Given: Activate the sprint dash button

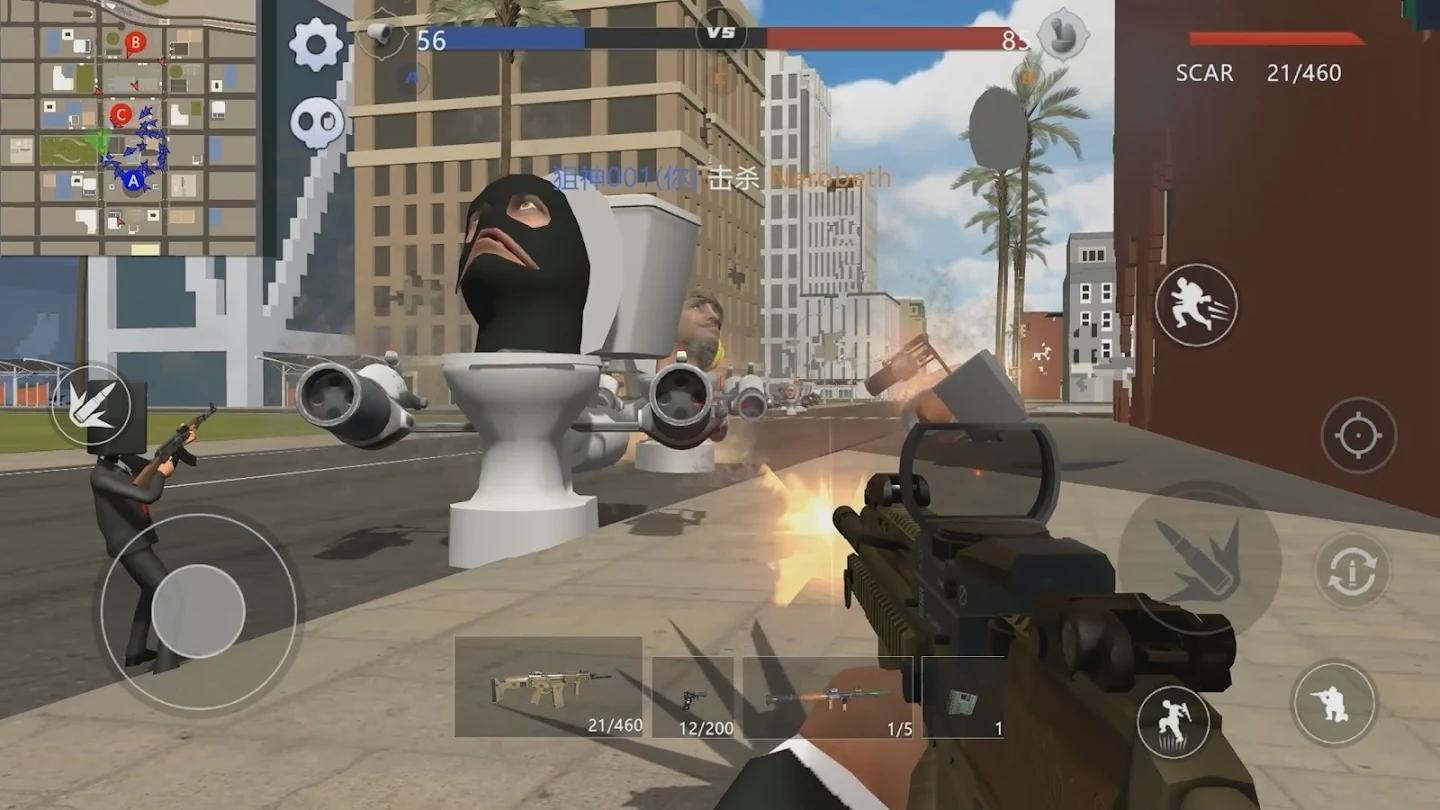Looking at the screenshot, I should (1196, 305).
